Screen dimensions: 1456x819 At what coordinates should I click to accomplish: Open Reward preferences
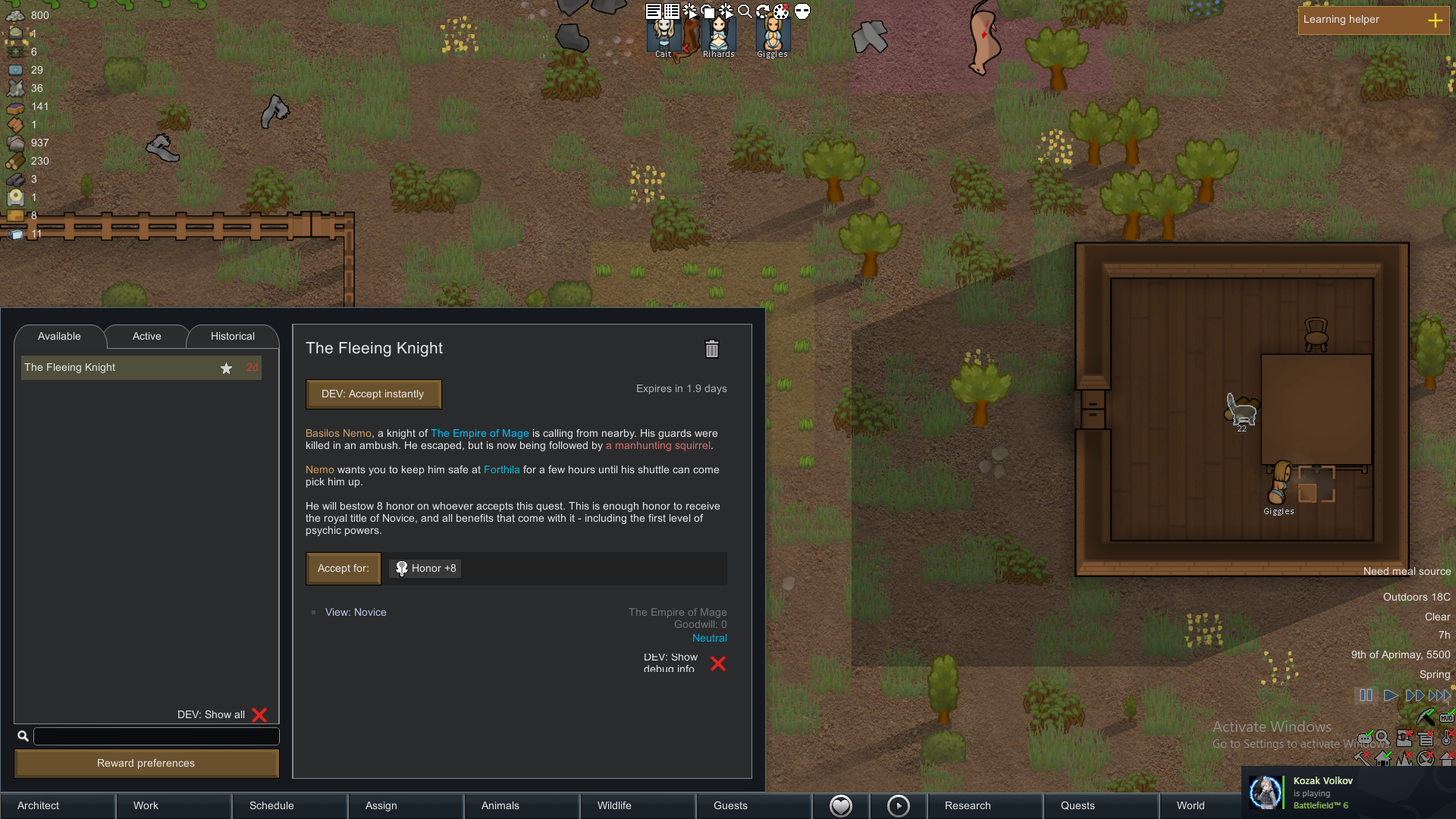point(146,764)
